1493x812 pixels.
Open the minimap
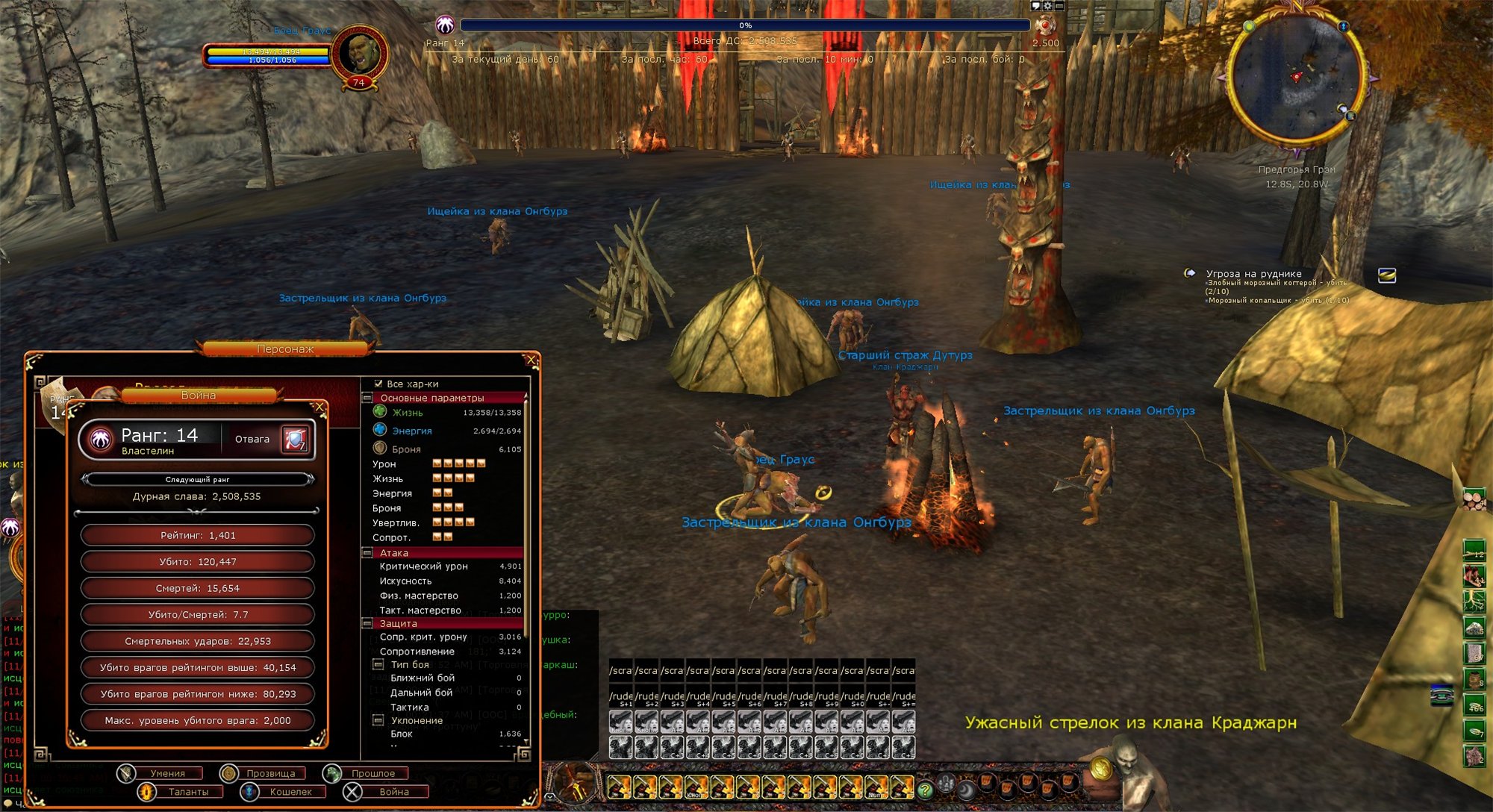[1296, 78]
